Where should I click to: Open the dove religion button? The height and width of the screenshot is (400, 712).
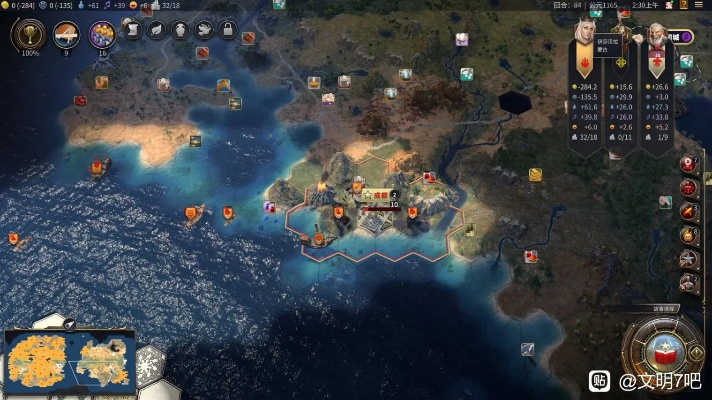click(204, 30)
